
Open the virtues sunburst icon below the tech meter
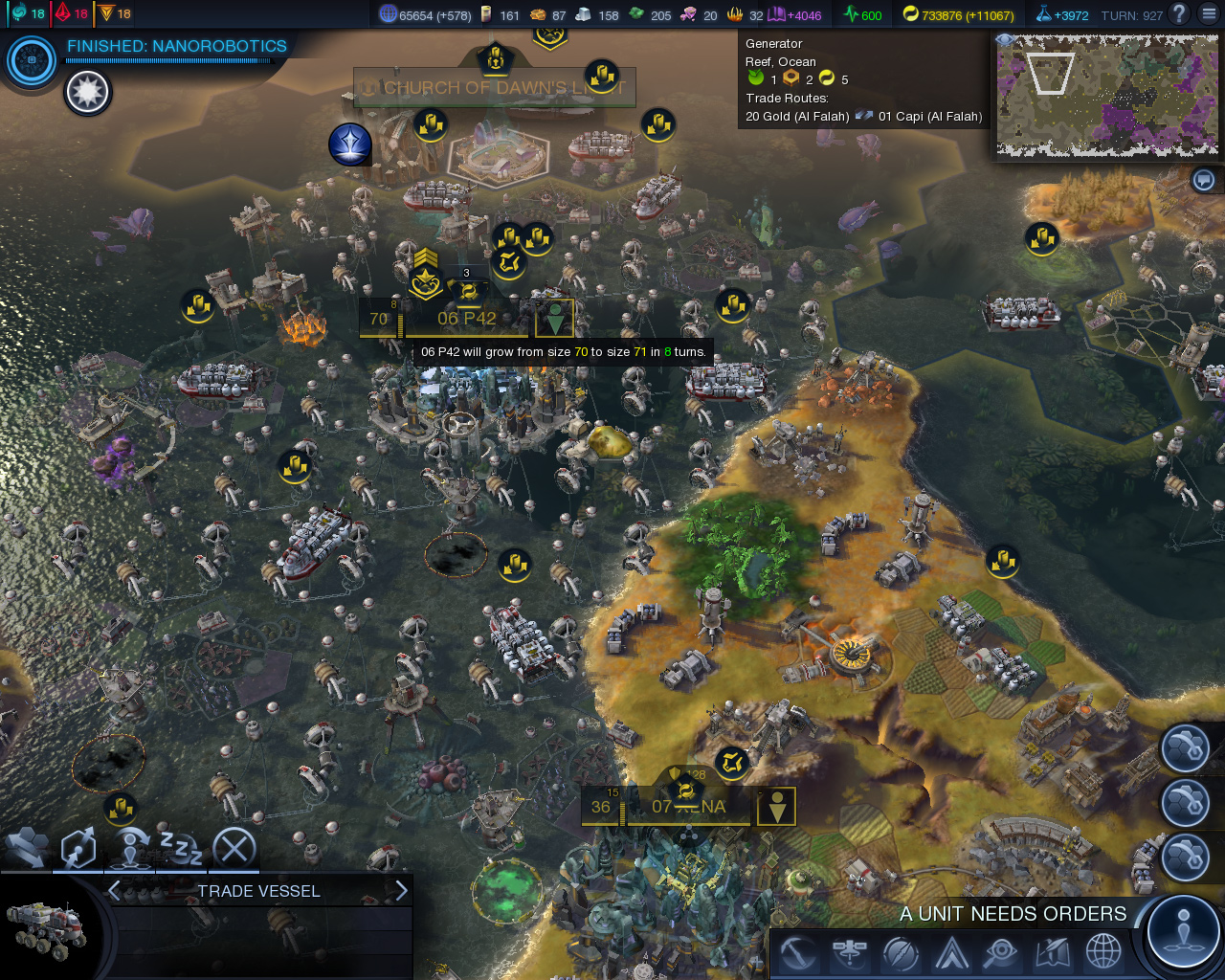[88, 93]
